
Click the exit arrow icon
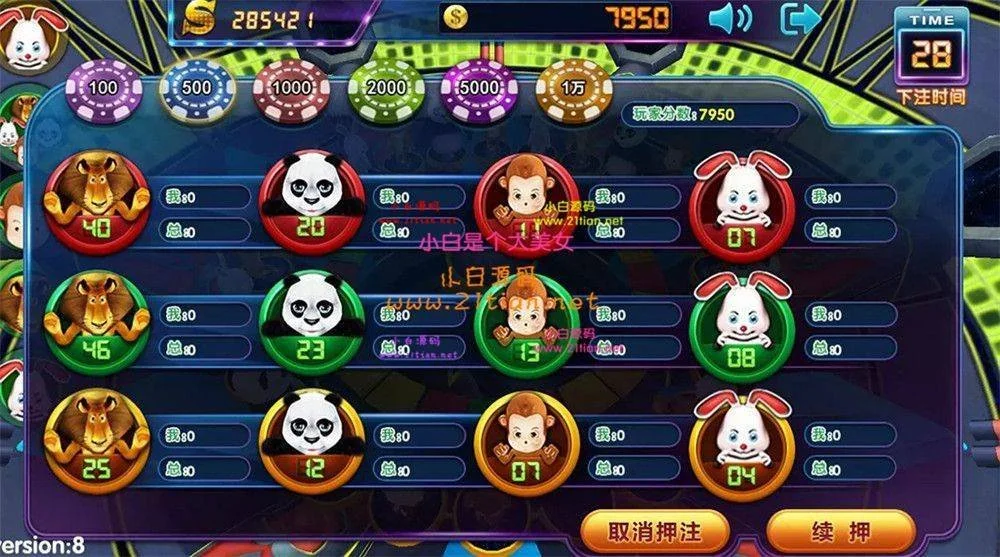[800, 18]
